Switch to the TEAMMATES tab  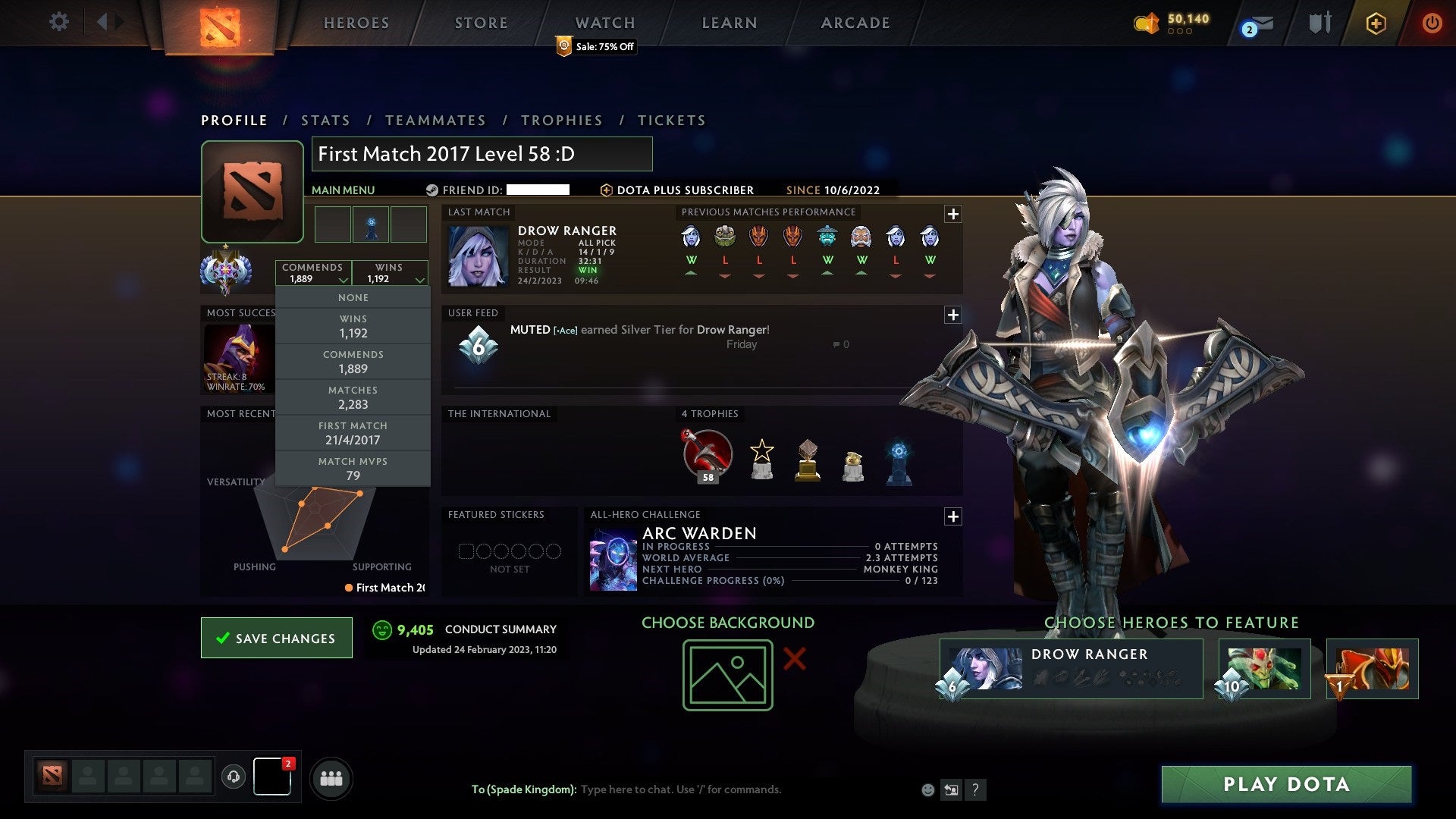click(436, 120)
